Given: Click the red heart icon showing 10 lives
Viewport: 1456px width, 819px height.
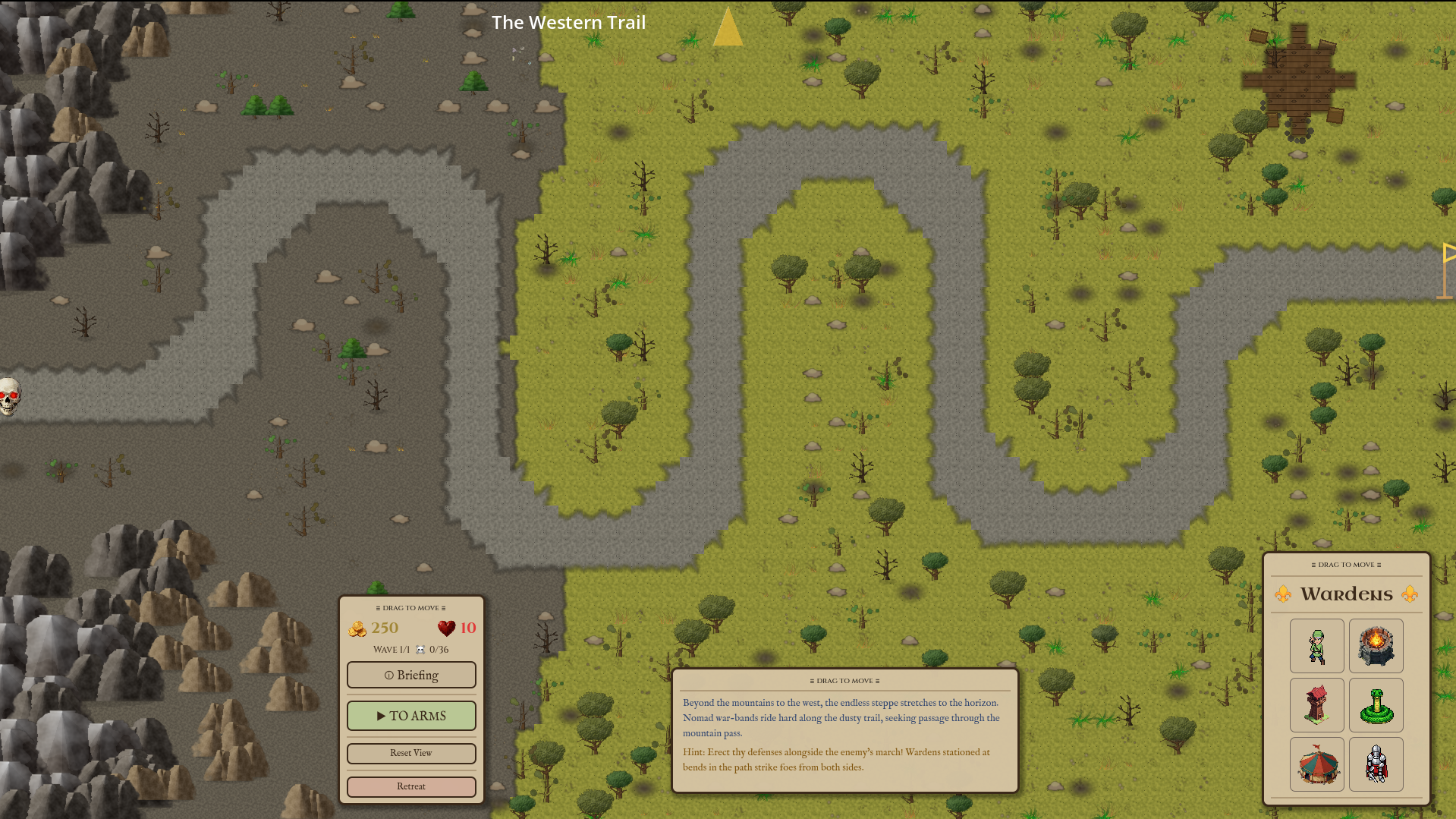Looking at the screenshot, I should click(445, 627).
